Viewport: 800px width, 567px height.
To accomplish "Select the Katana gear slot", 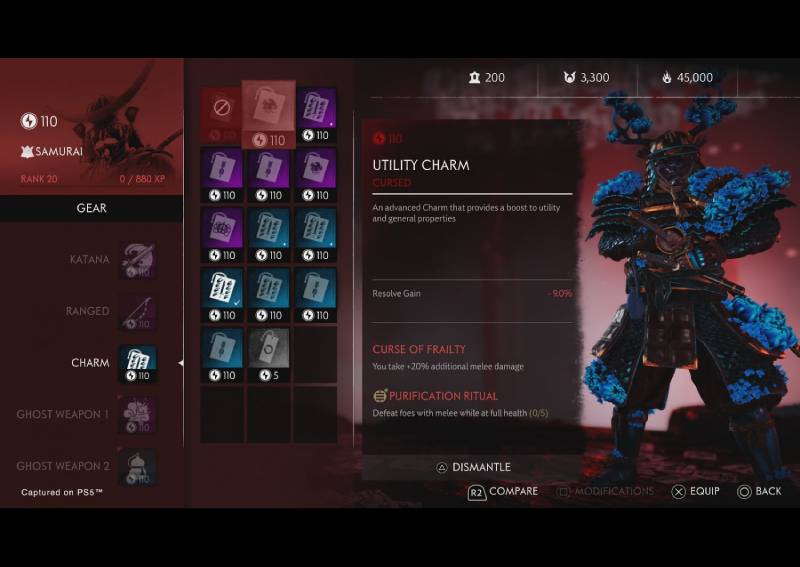I will pyautogui.click(x=137, y=260).
